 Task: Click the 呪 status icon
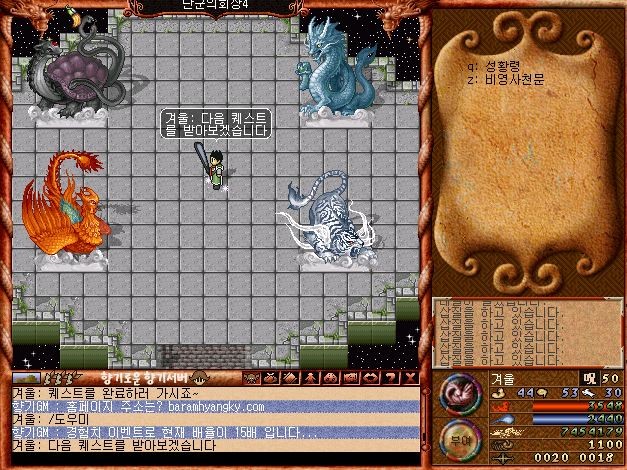click(588, 378)
